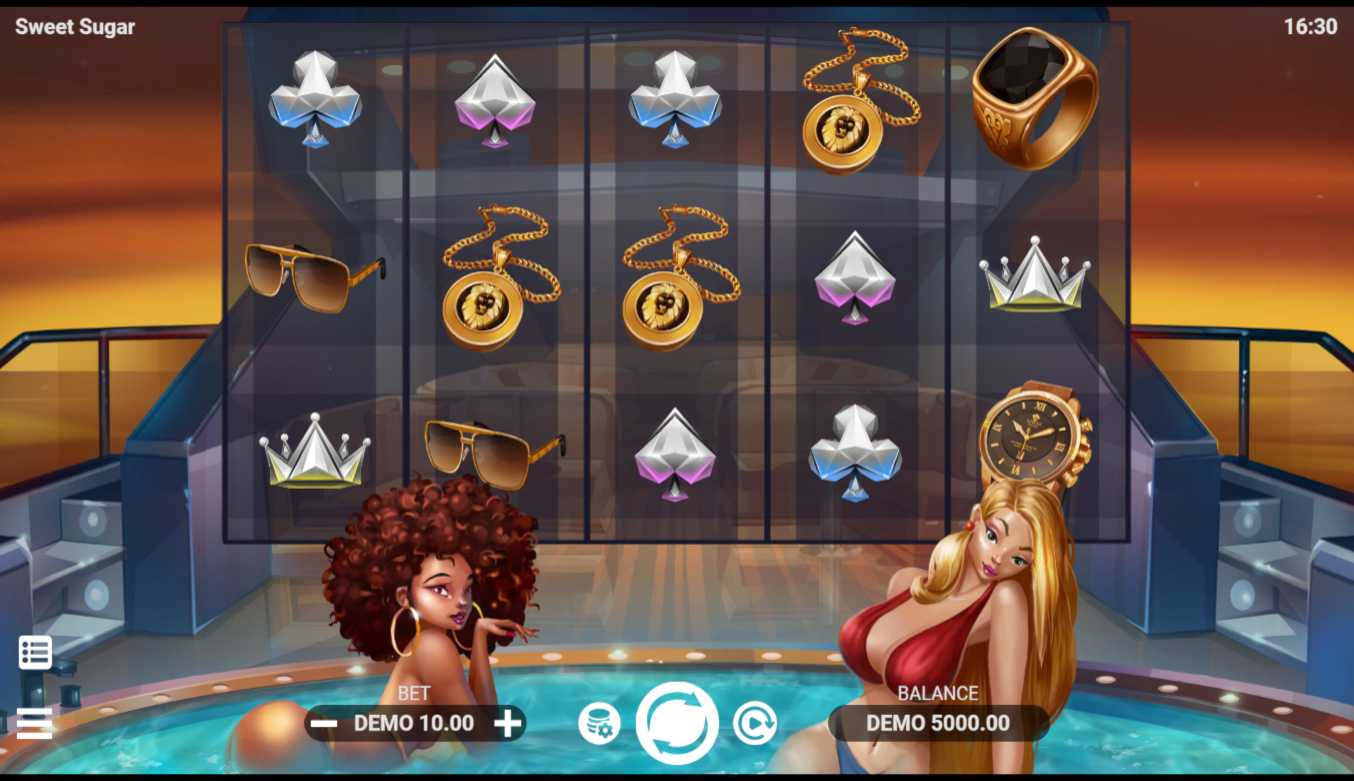
Task: Increase the bet with the plus button
Action: point(508,723)
